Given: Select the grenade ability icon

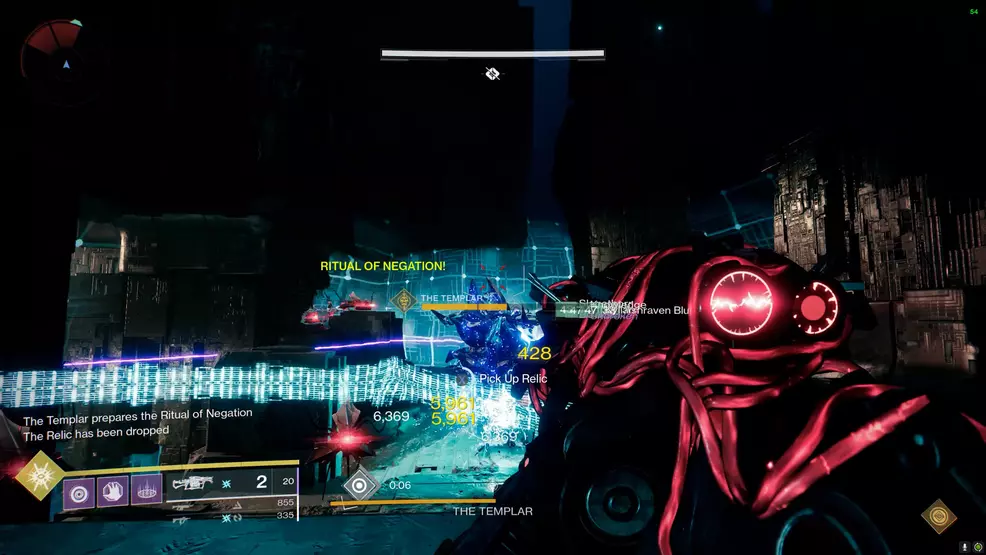Looking at the screenshot, I should point(79,490).
